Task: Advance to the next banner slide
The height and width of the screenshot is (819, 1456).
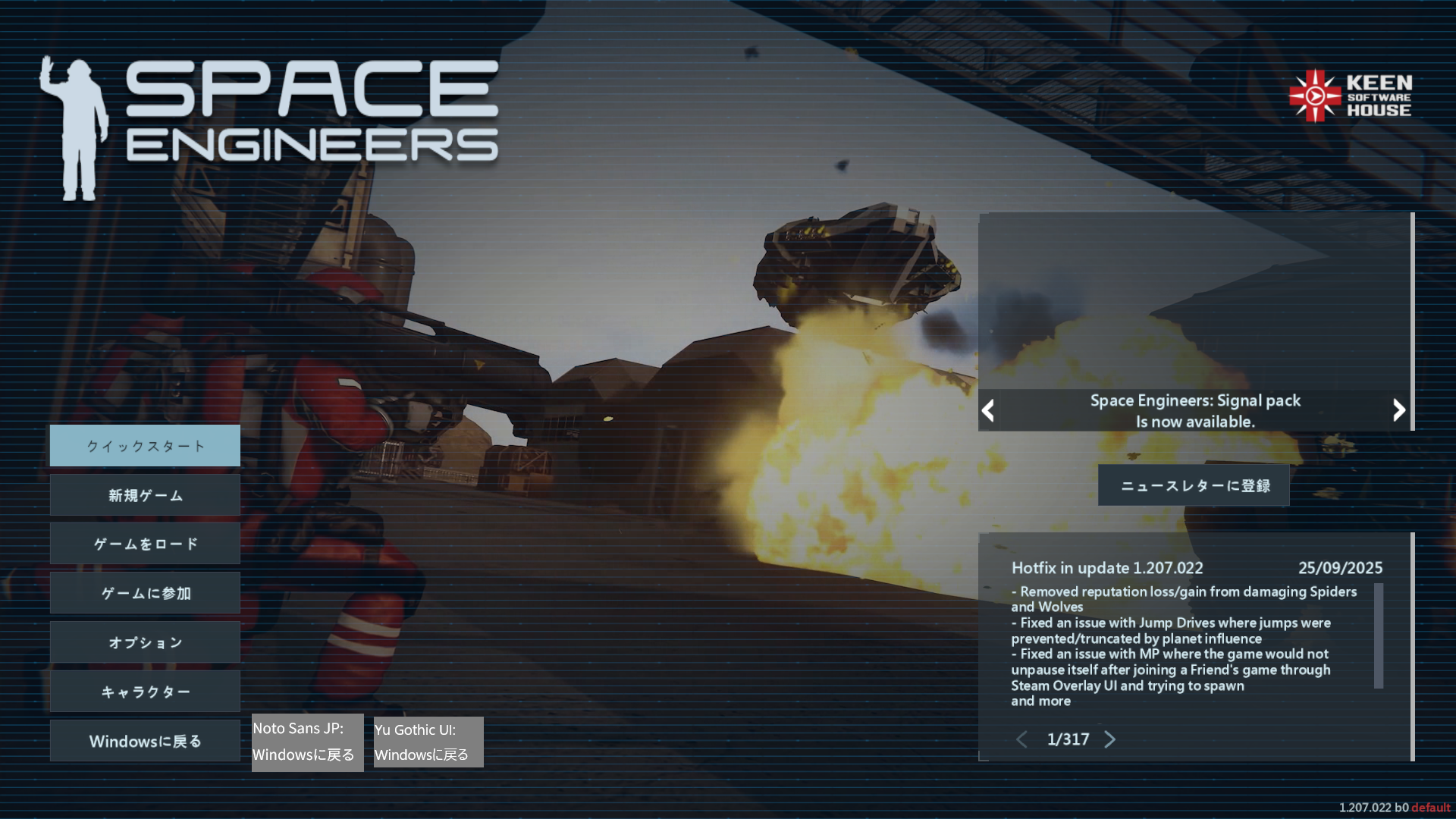Action: coord(1399,410)
